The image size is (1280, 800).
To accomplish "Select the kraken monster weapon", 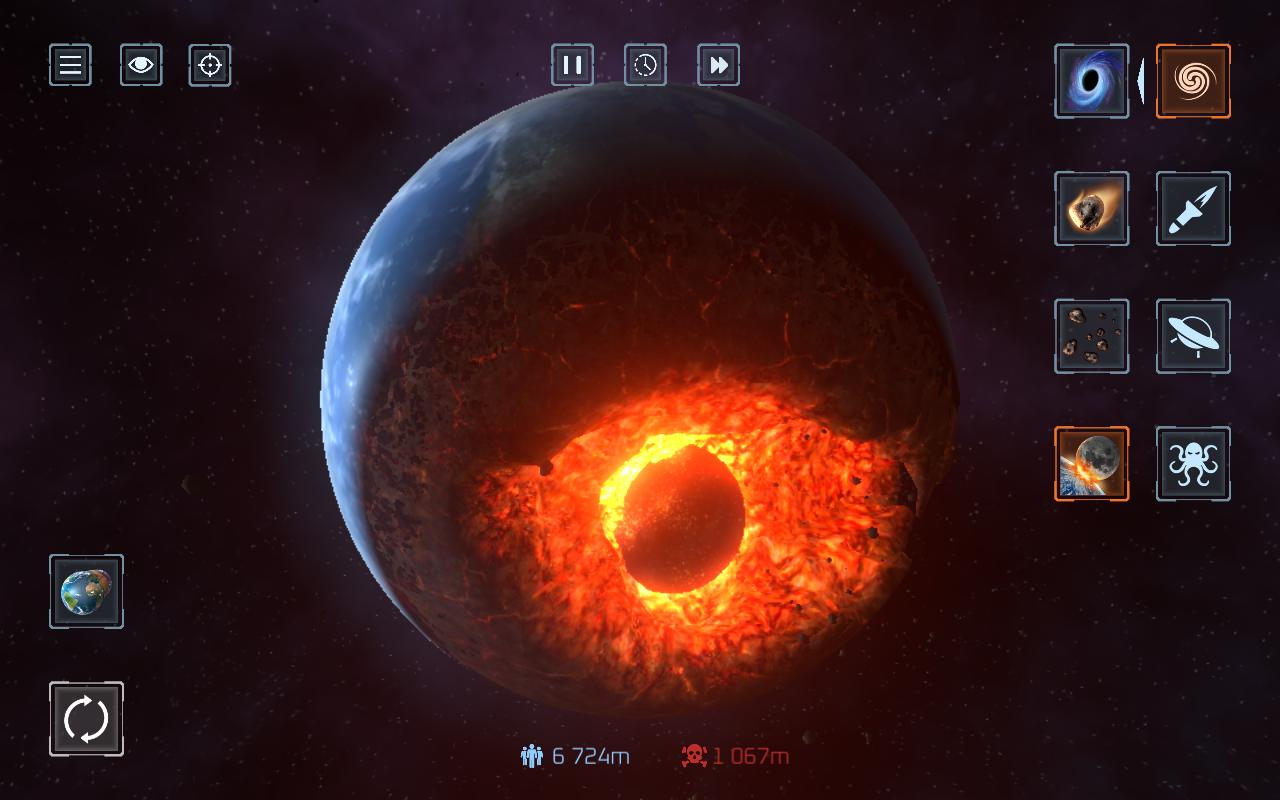I will click(x=1192, y=463).
